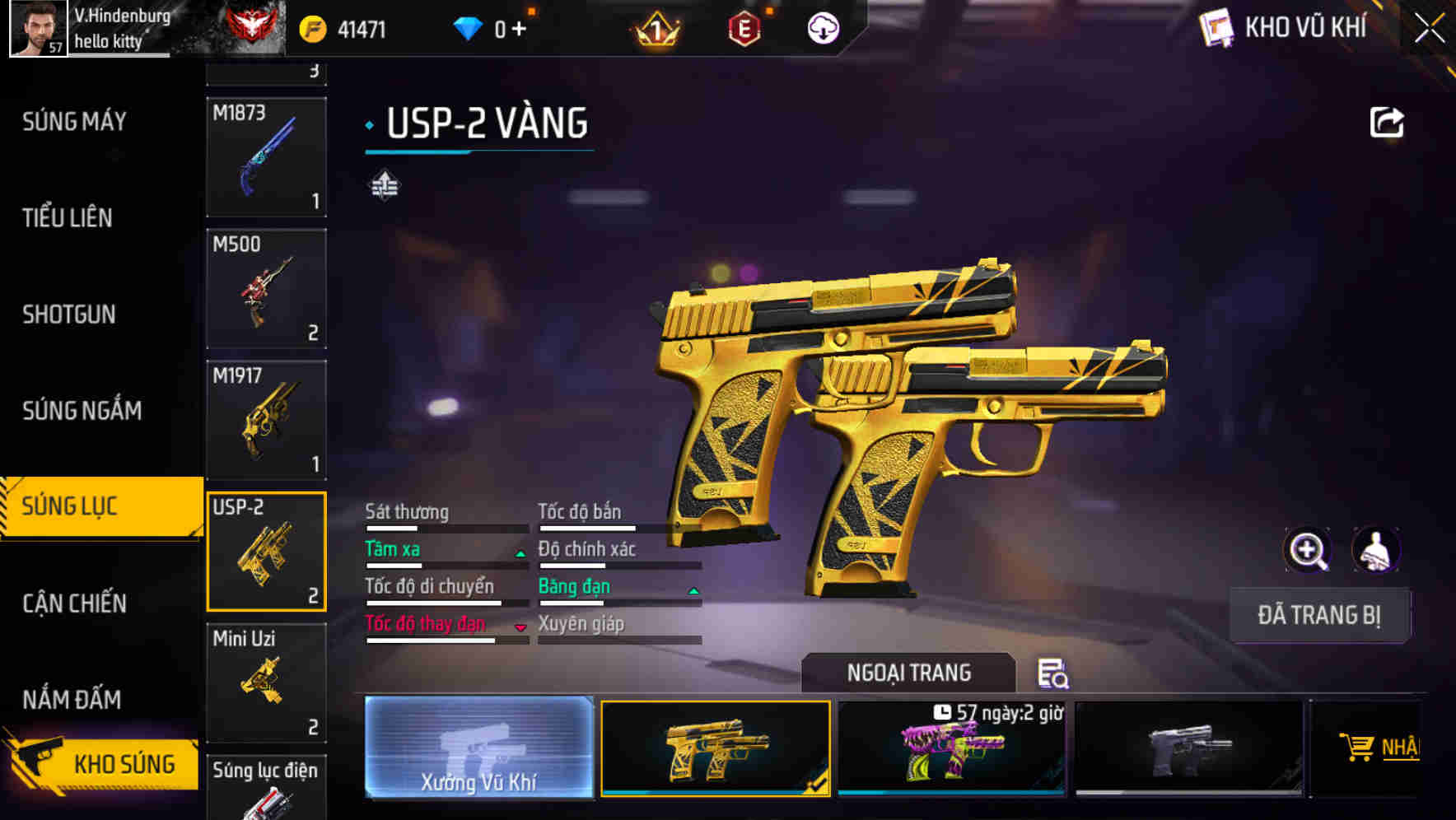Select the SHOTGUN category
The image size is (1456, 820).
point(69,314)
